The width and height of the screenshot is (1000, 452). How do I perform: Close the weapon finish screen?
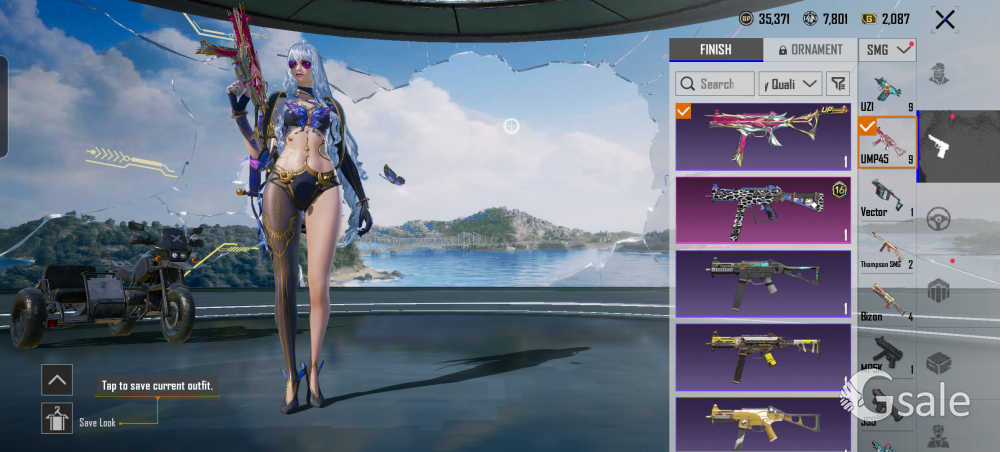[944, 19]
